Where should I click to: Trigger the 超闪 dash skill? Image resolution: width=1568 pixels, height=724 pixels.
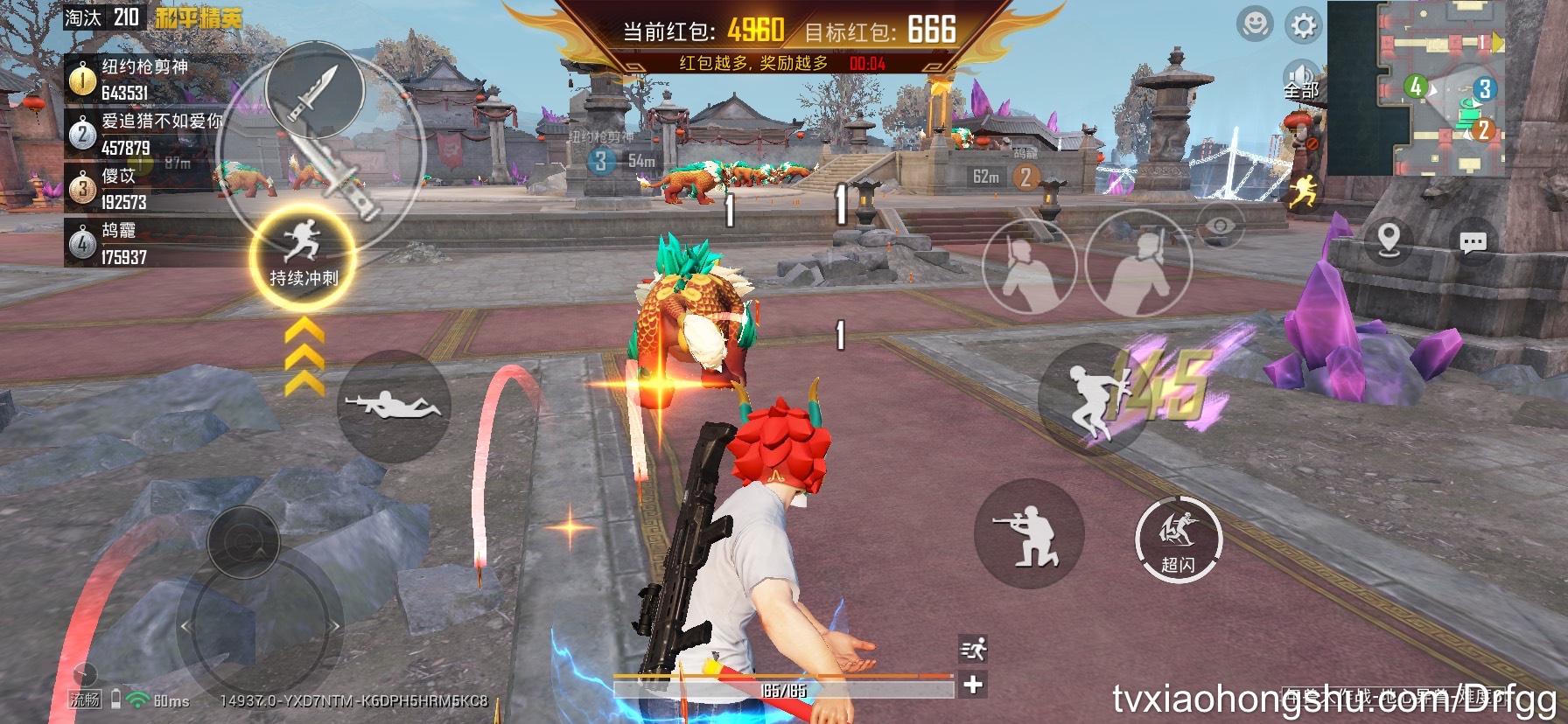[1178, 540]
